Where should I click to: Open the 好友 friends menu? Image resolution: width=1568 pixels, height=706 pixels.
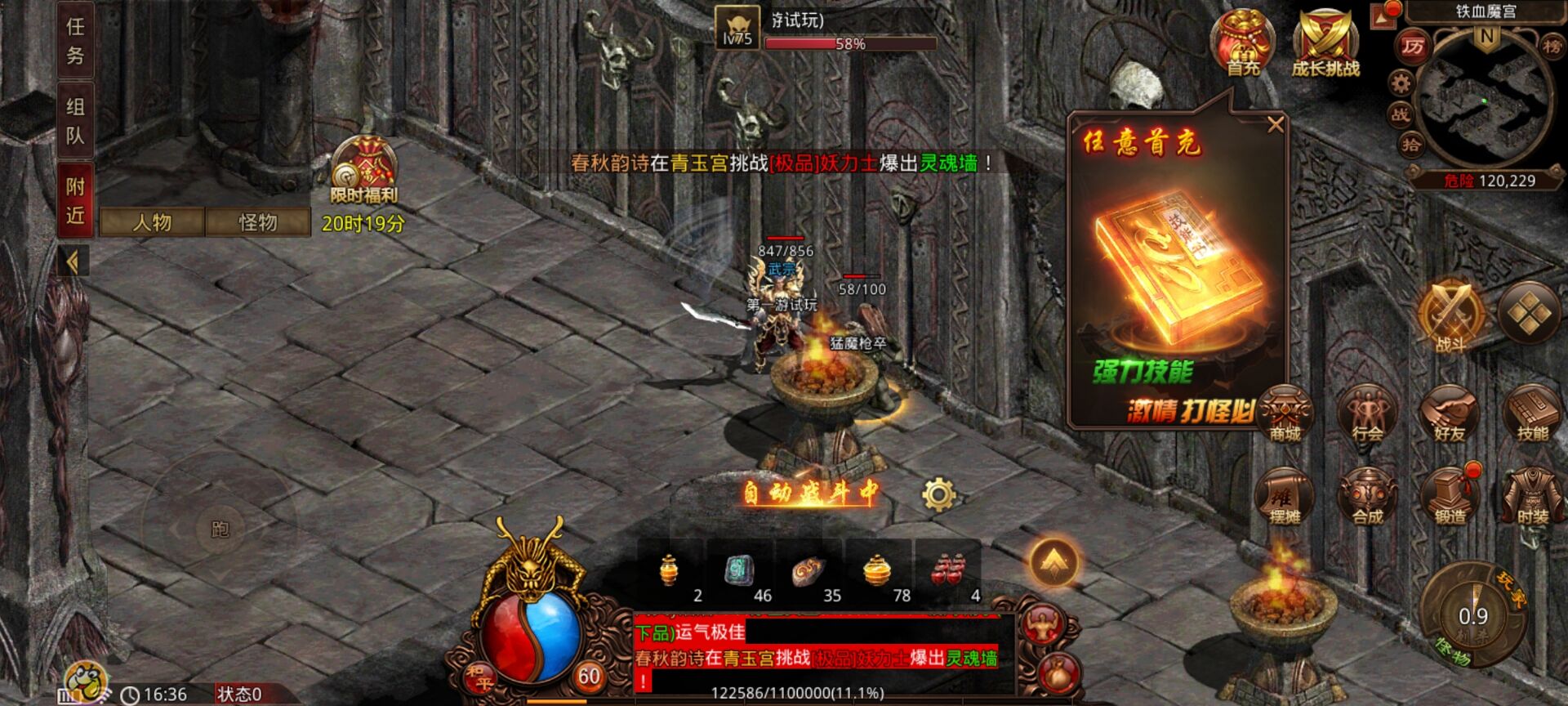coord(1450,413)
